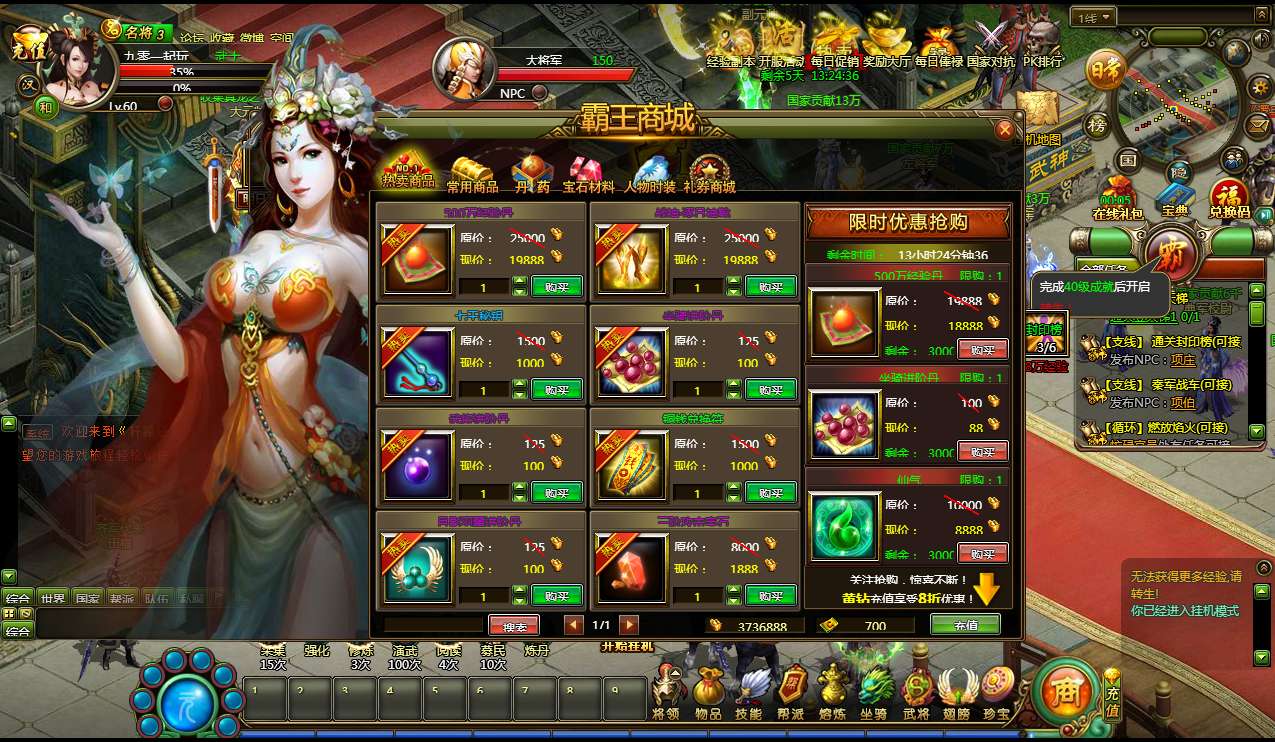Show the 人物时装 tab
This screenshot has height=742, width=1275.
click(650, 175)
